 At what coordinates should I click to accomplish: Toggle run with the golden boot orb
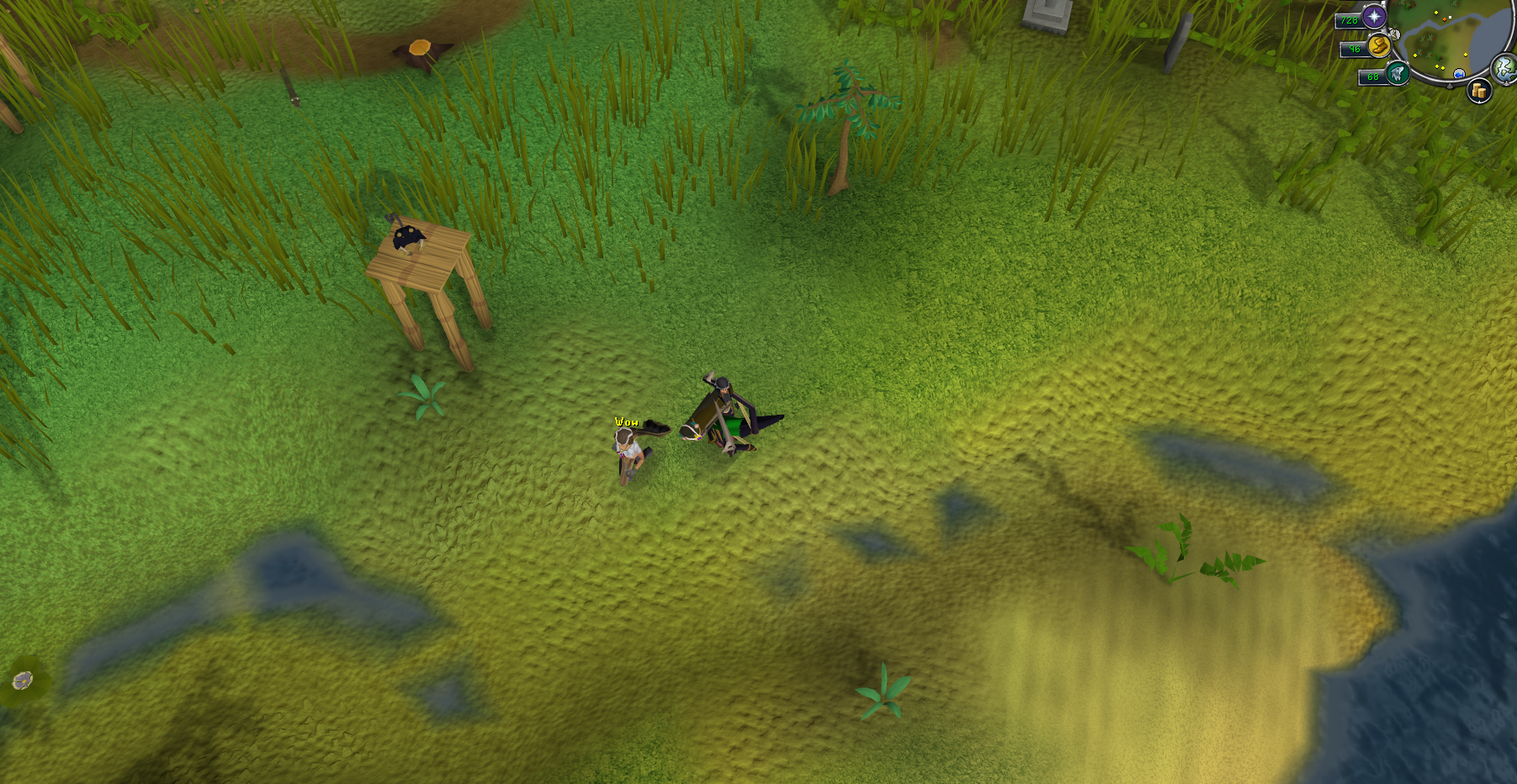(1378, 46)
